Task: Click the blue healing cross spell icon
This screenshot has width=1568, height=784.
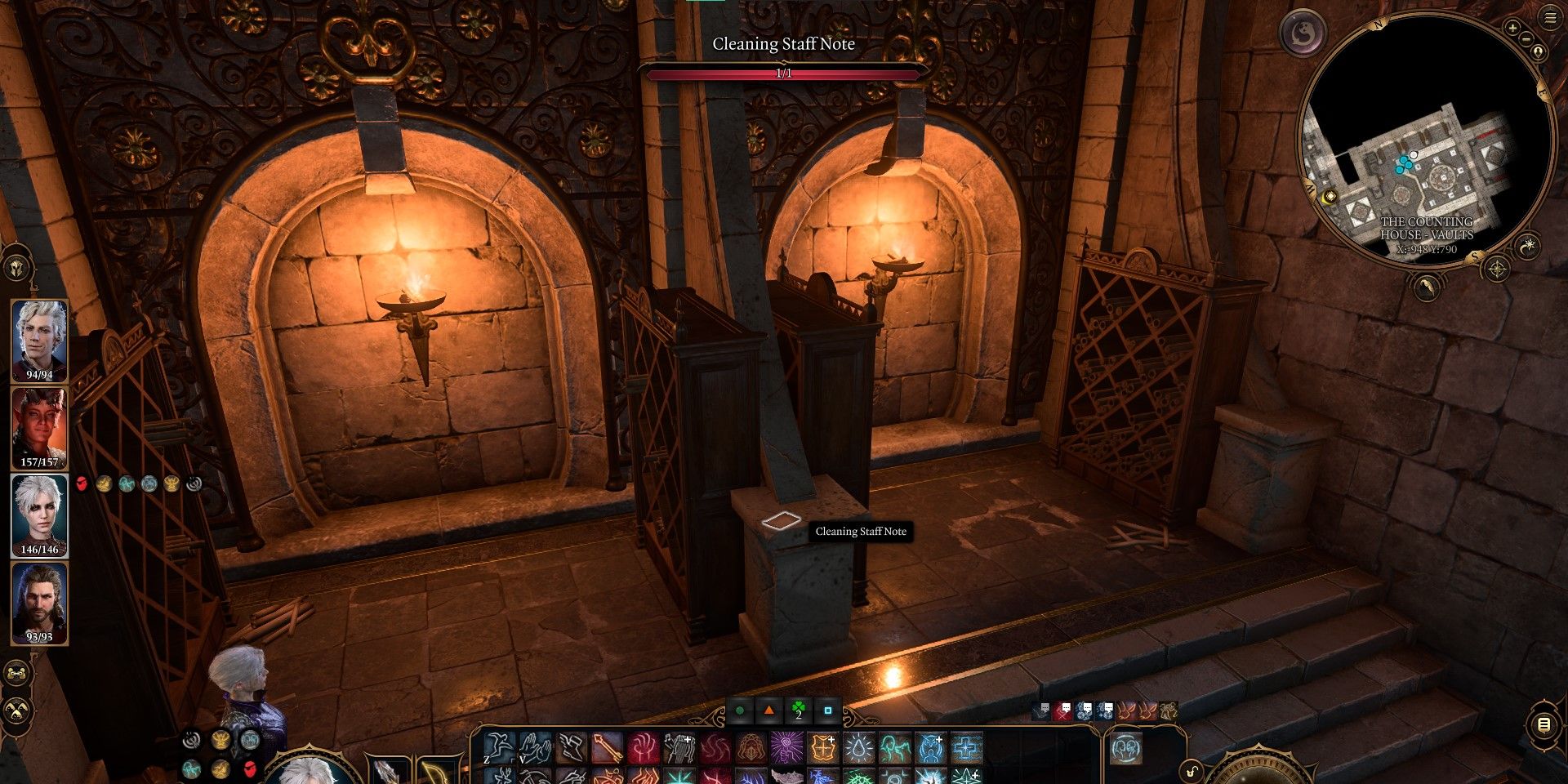Action: [x=965, y=747]
